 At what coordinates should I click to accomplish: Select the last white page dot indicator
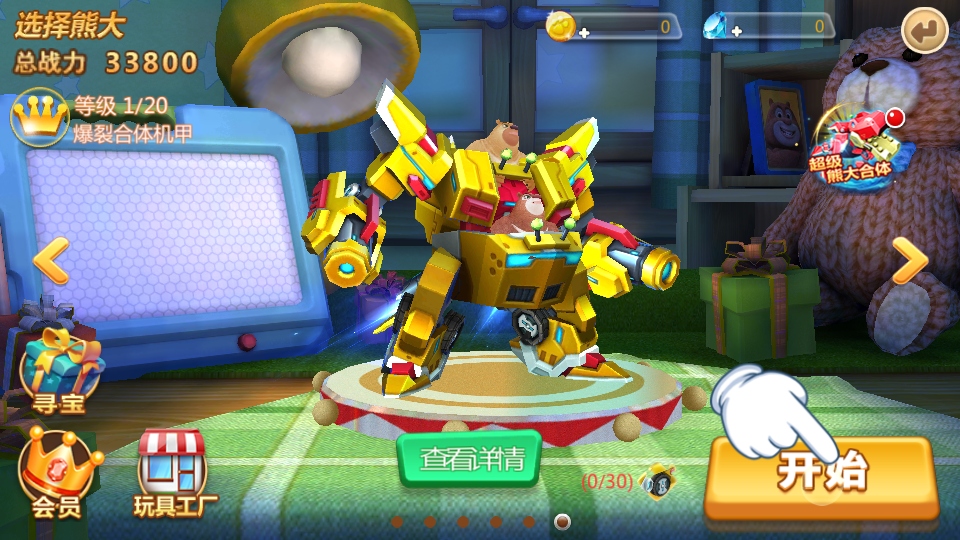point(562,521)
